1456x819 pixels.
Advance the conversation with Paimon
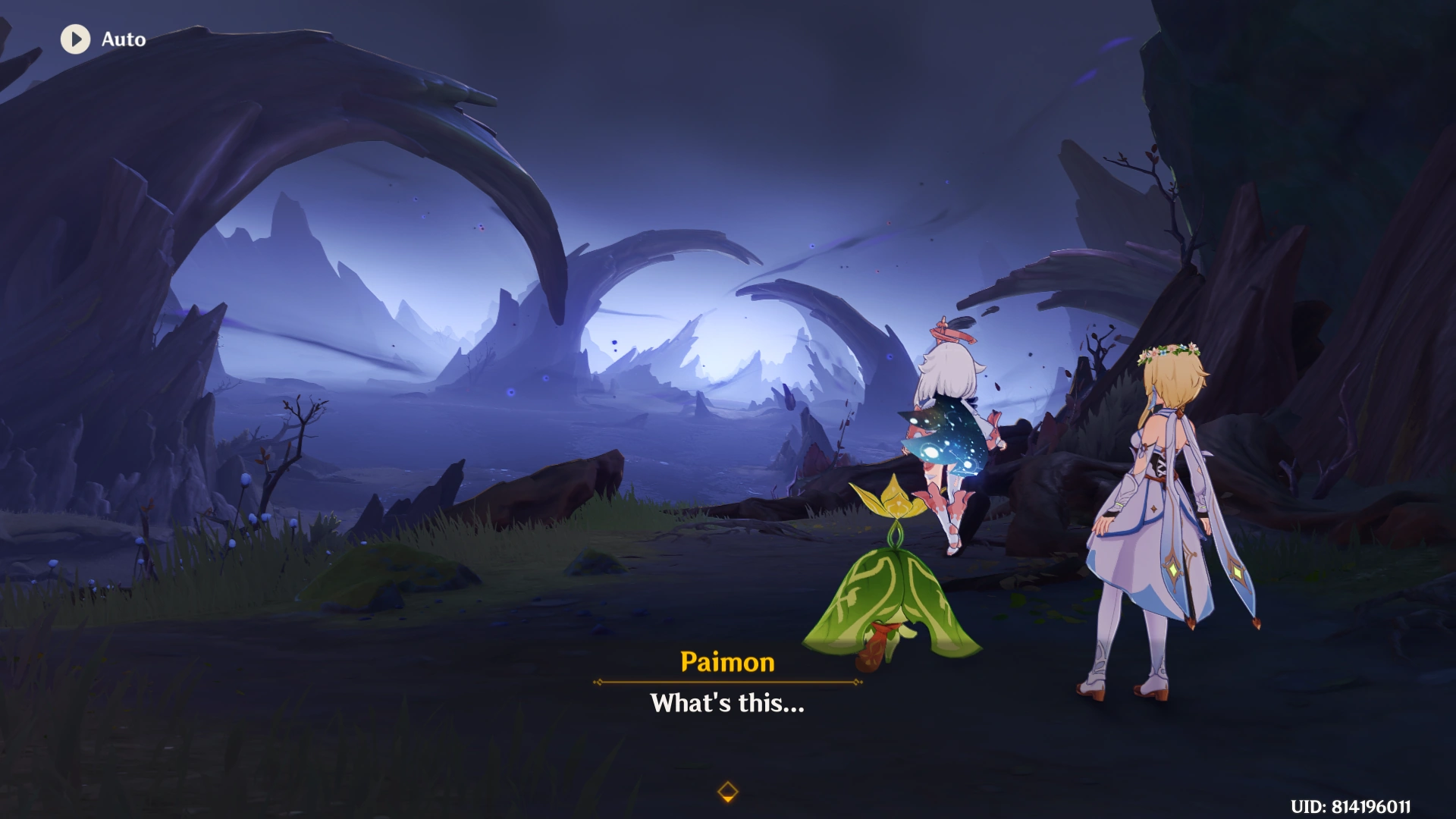pos(728,789)
